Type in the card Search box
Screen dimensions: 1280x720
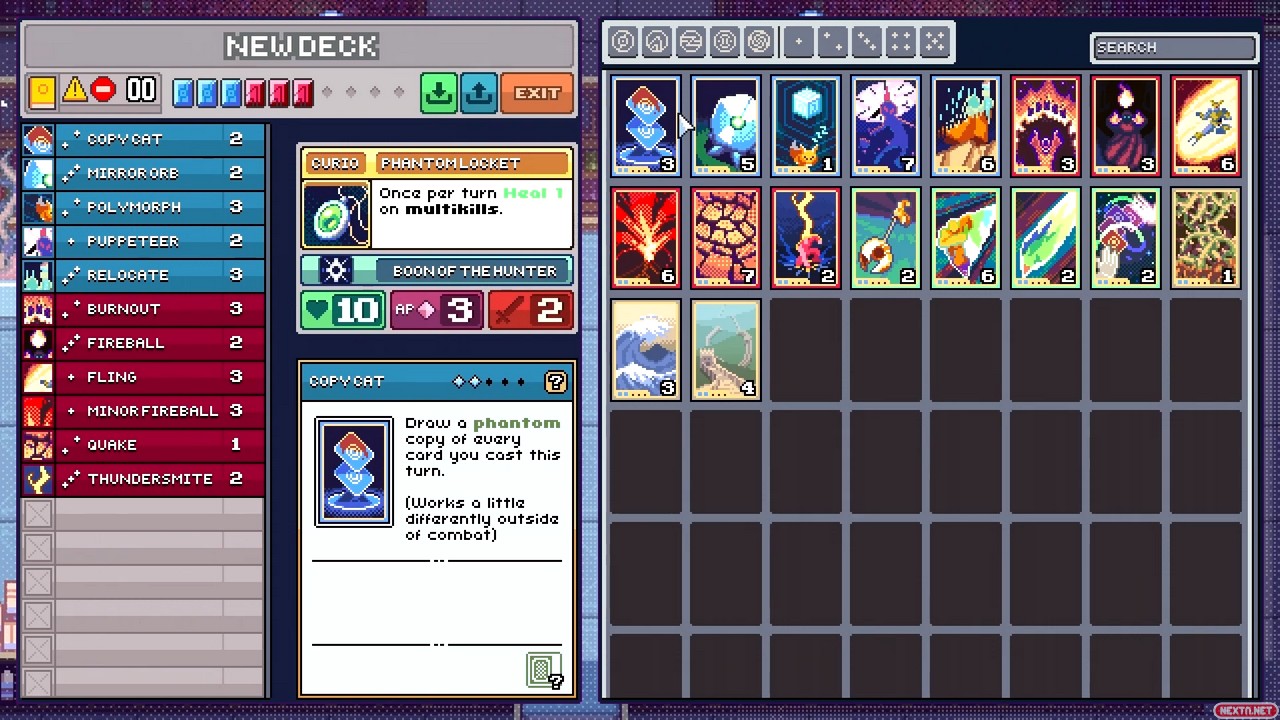point(1173,47)
